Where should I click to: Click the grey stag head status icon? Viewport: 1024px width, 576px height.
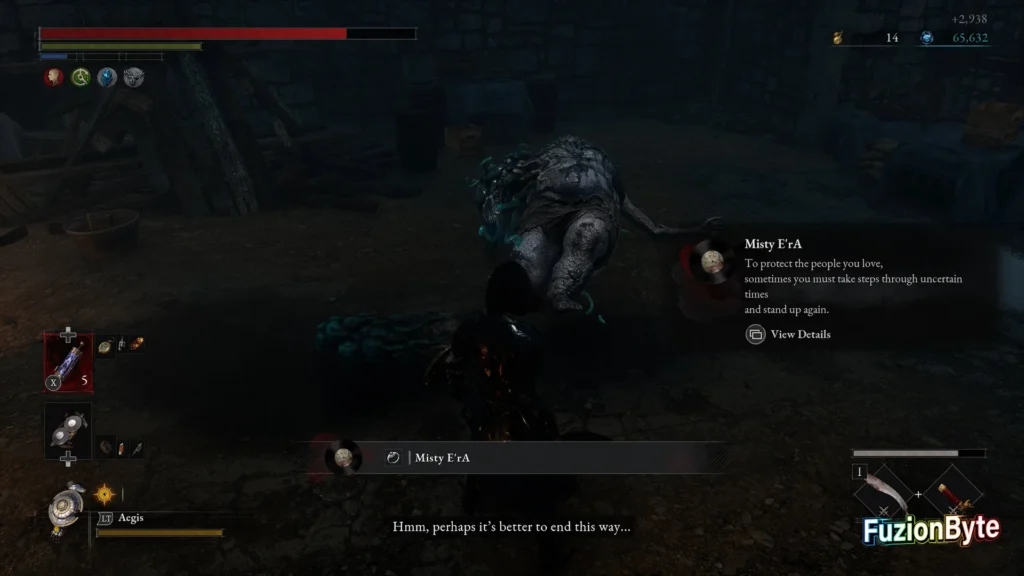[x=134, y=77]
